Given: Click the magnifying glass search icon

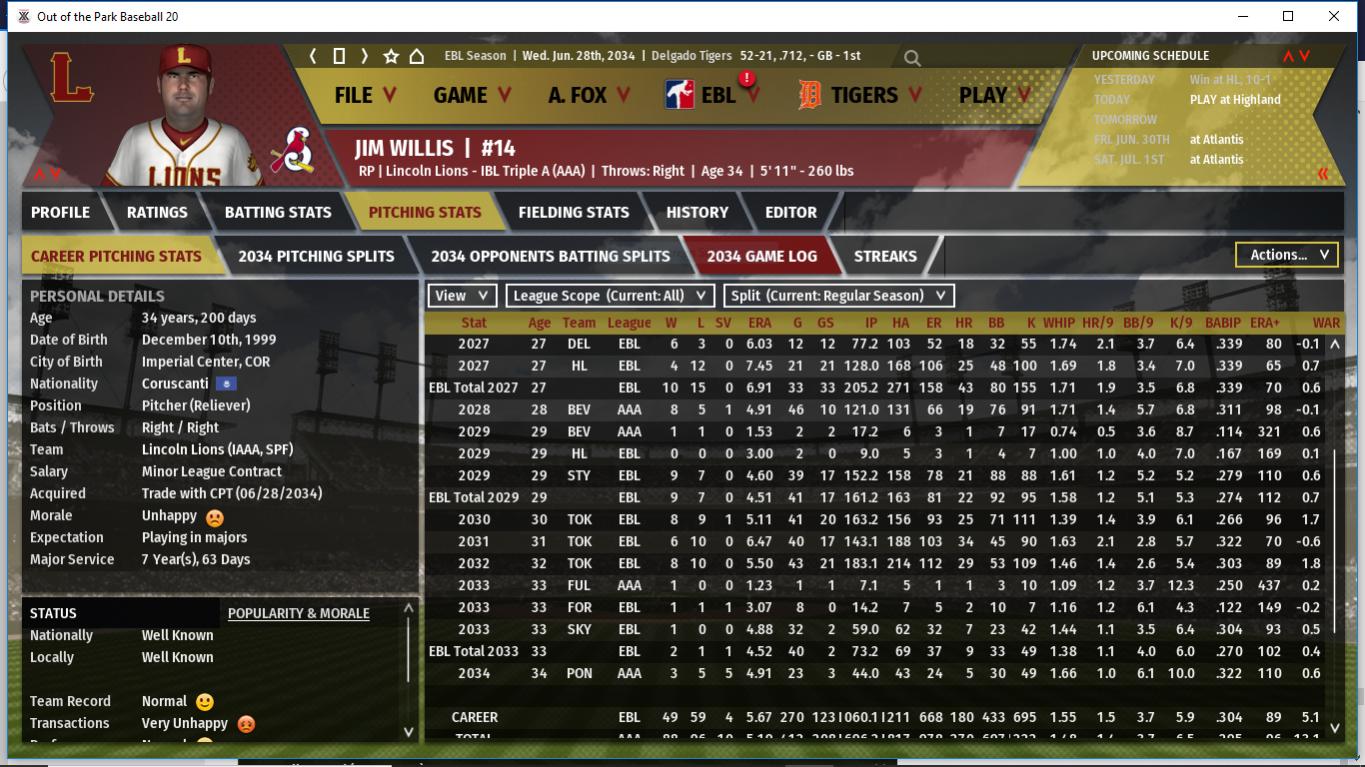Looking at the screenshot, I should tap(912, 58).
